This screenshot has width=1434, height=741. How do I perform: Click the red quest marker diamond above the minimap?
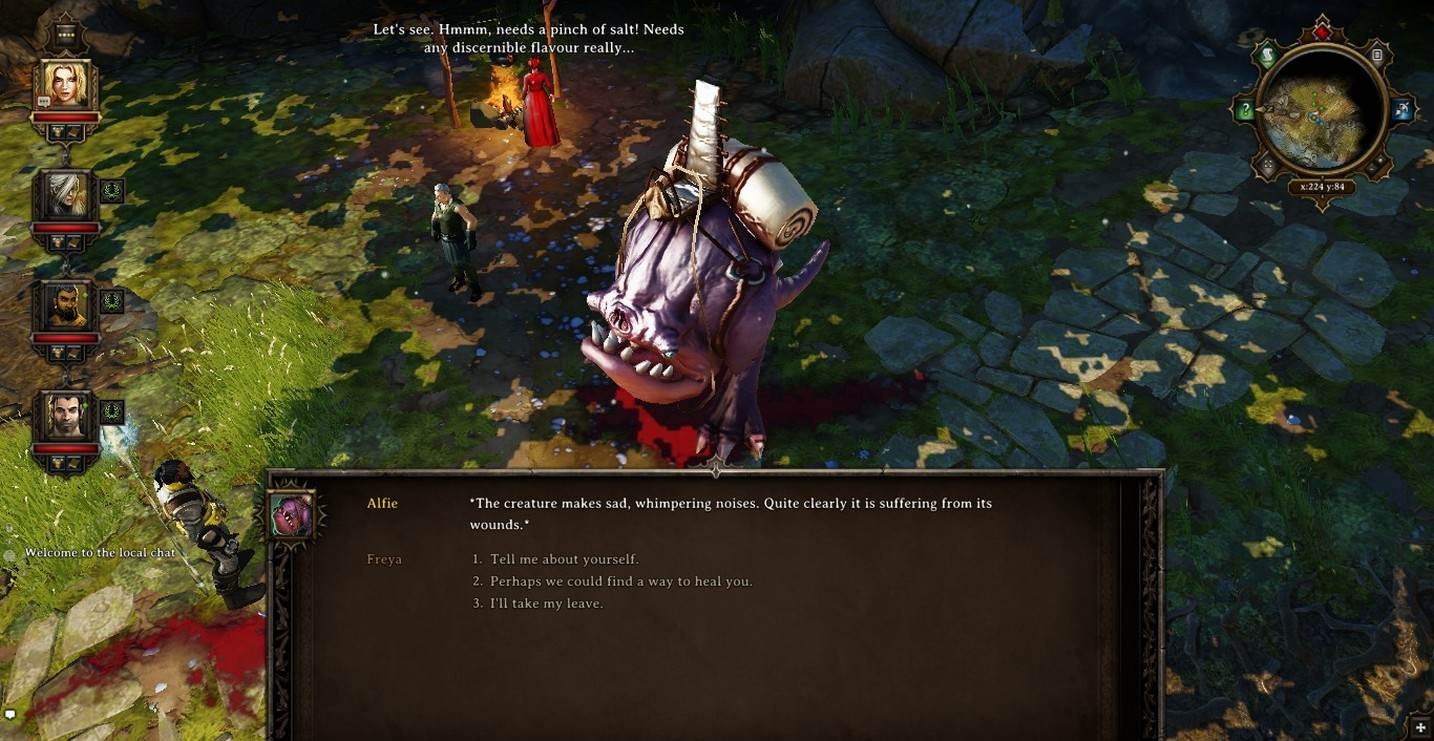[1322, 32]
